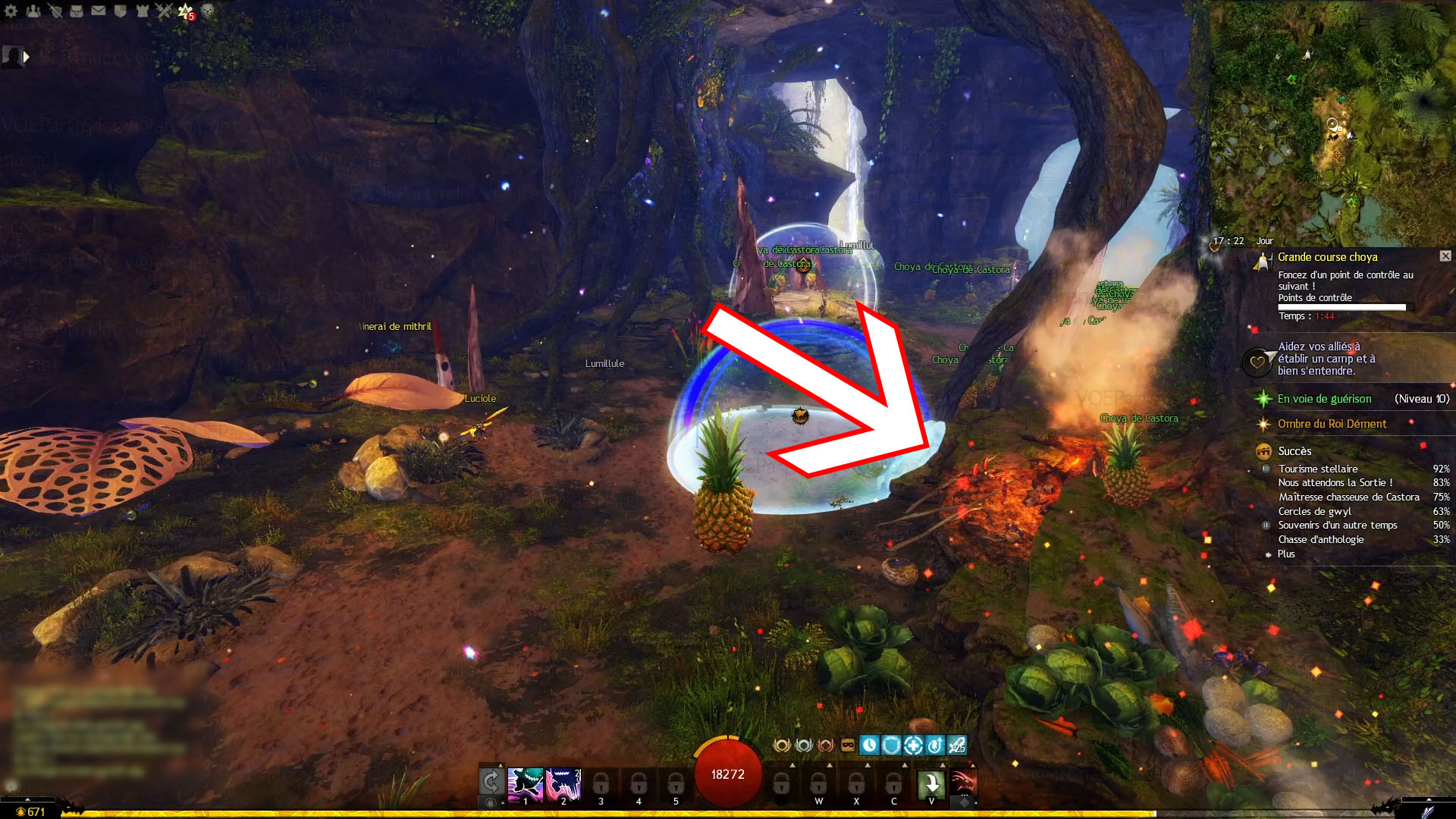Close the Grande course choya tracker
Viewport: 1456px width, 819px height.
[1445, 256]
